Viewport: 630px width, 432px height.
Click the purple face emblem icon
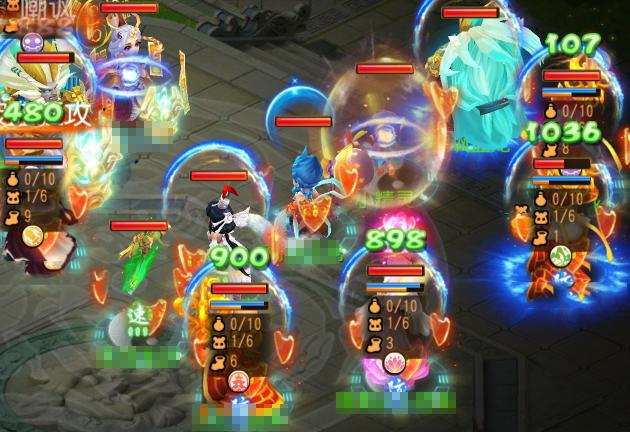(x=33, y=43)
